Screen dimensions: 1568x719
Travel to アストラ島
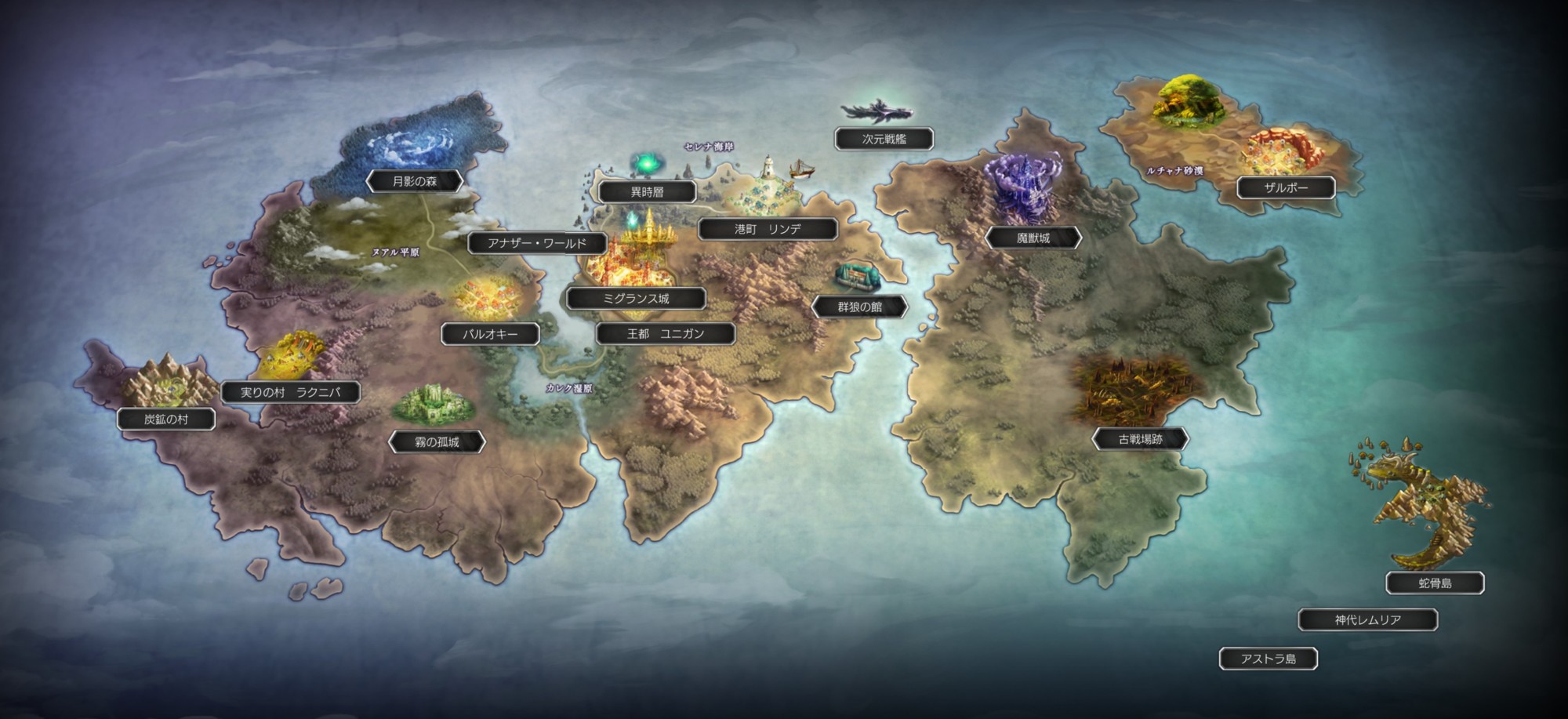click(1268, 659)
